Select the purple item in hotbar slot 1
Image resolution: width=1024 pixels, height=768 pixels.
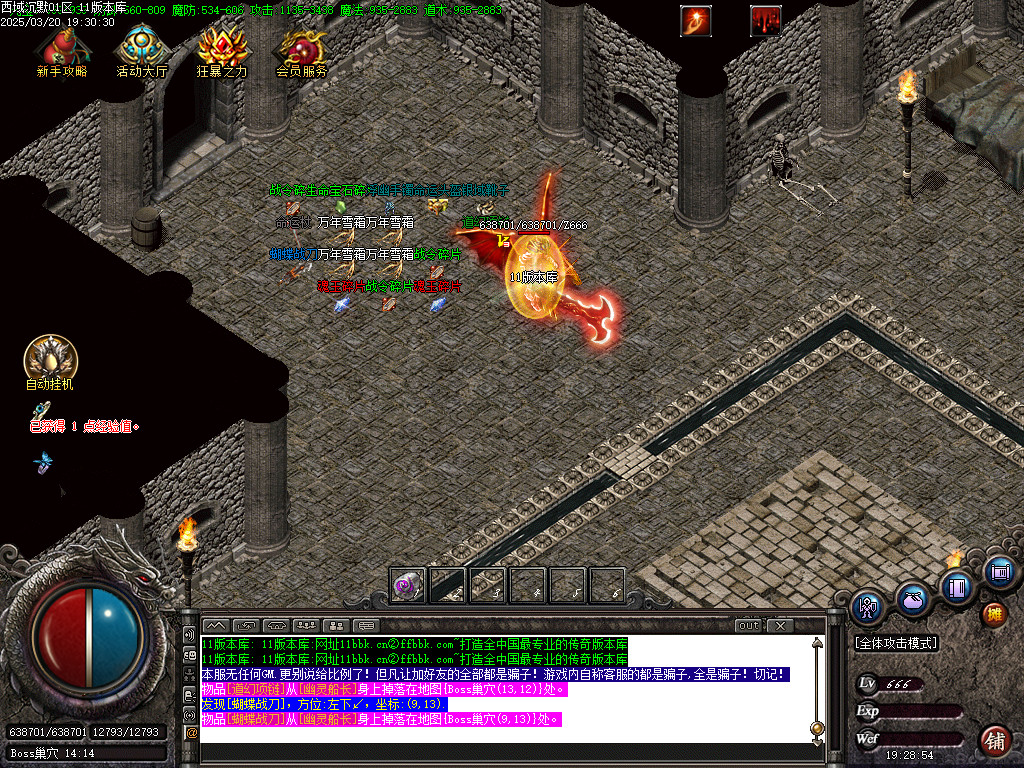[x=408, y=585]
